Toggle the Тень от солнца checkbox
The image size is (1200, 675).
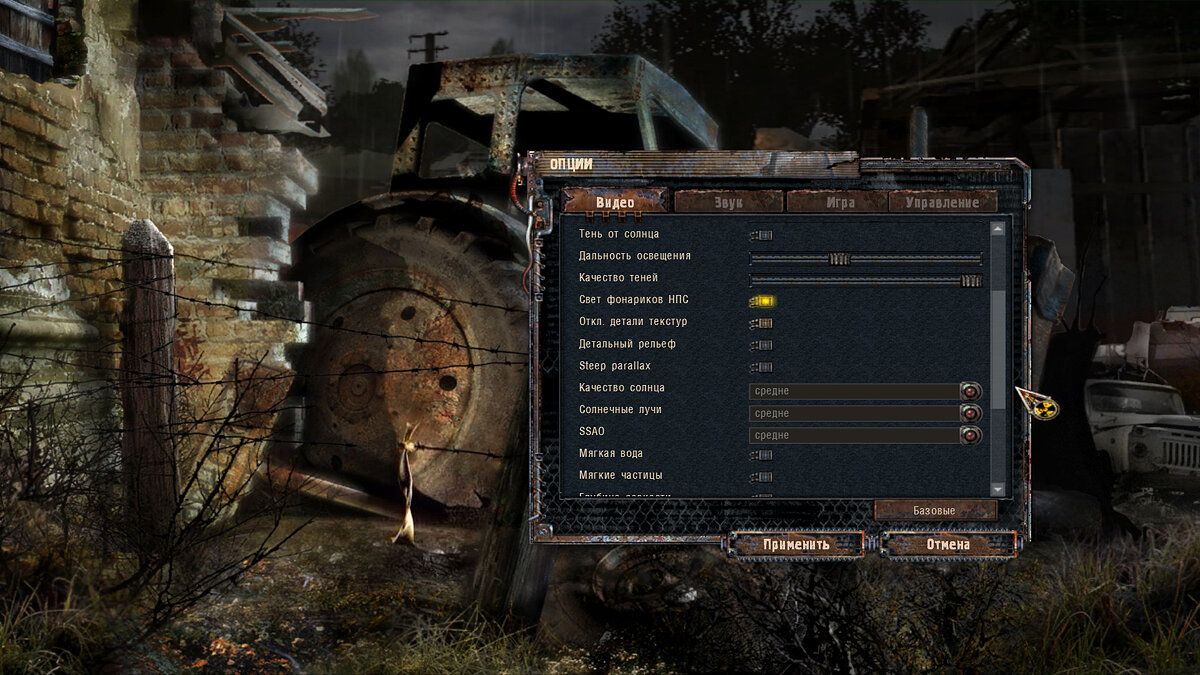click(x=762, y=235)
